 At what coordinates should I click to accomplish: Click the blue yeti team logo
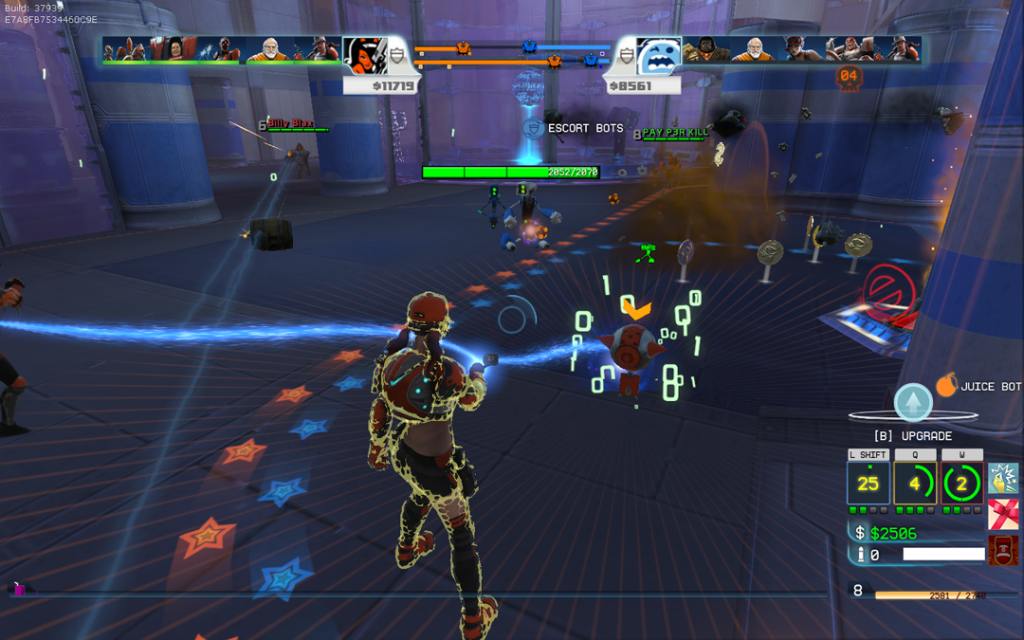tap(659, 56)
